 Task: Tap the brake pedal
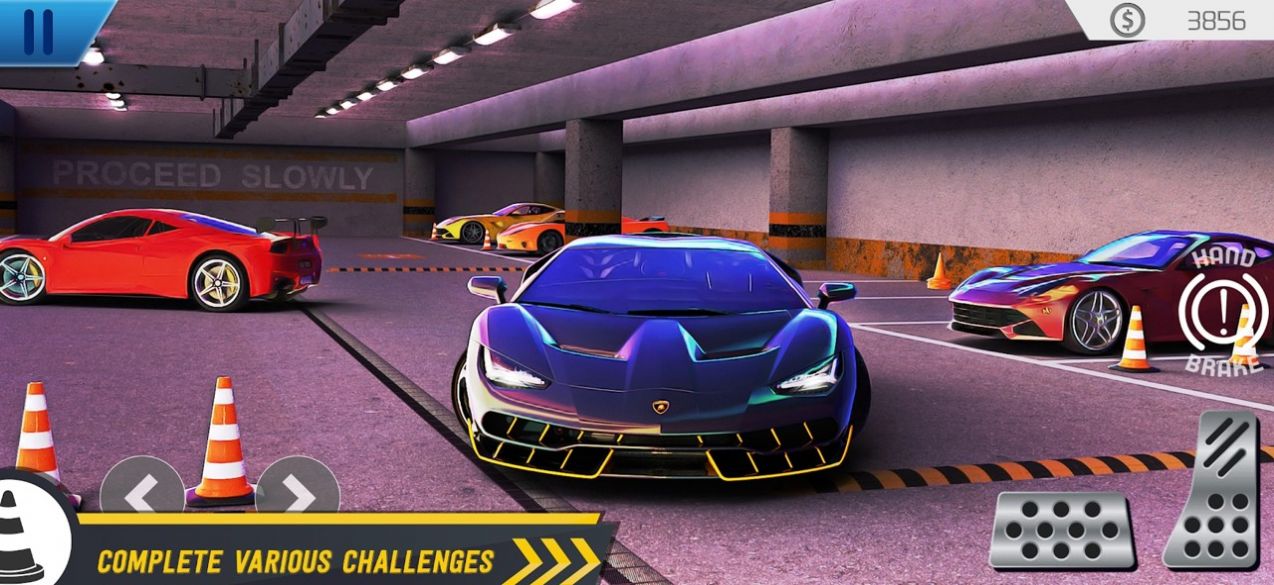click(x=1061, y=531)
